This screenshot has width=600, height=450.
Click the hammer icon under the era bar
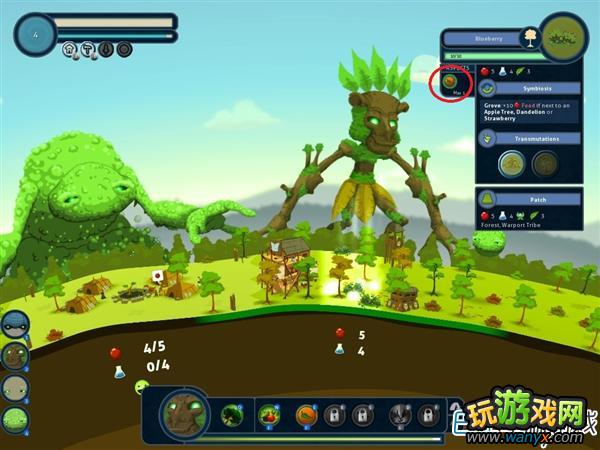coord(88,48)
